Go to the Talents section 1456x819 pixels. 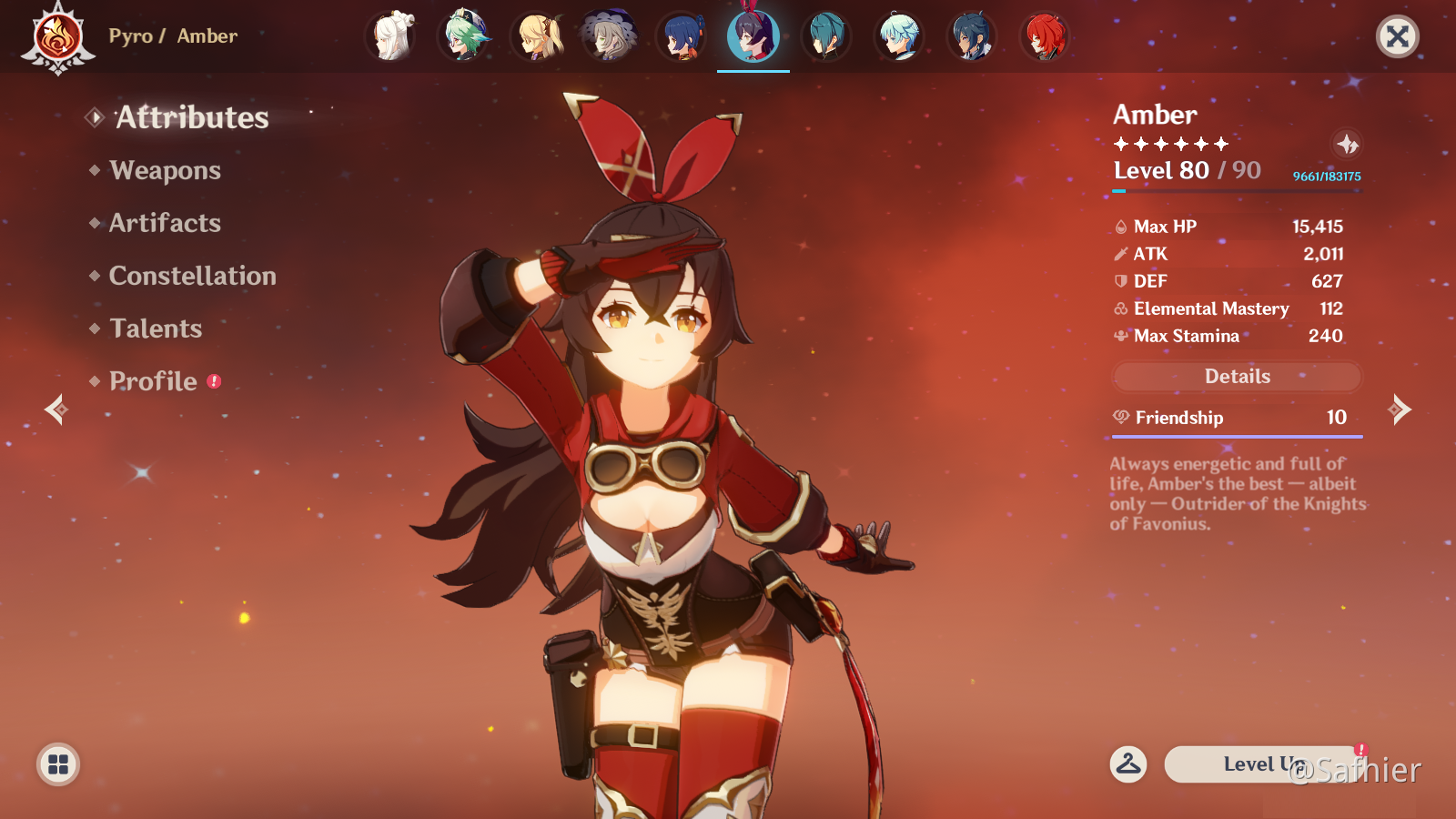click(x=156, y=329)
